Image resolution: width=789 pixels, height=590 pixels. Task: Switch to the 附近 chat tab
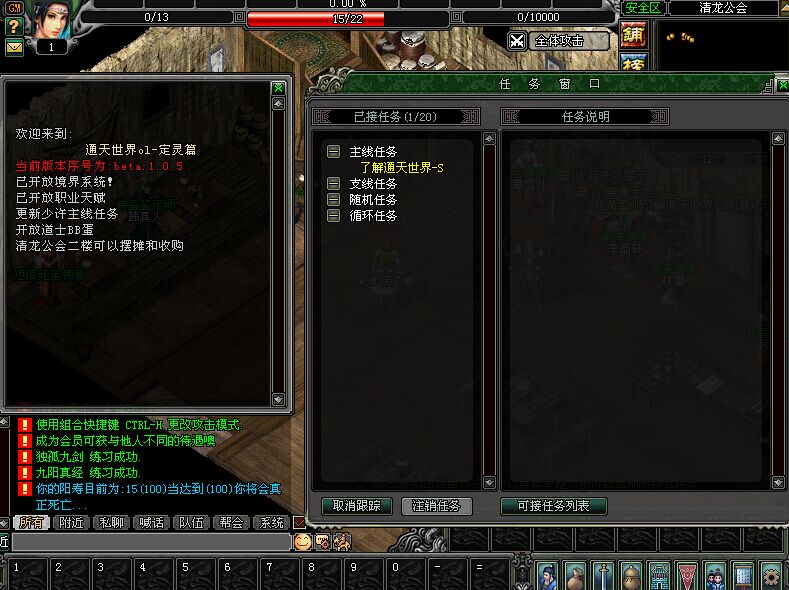pos(71,522)
